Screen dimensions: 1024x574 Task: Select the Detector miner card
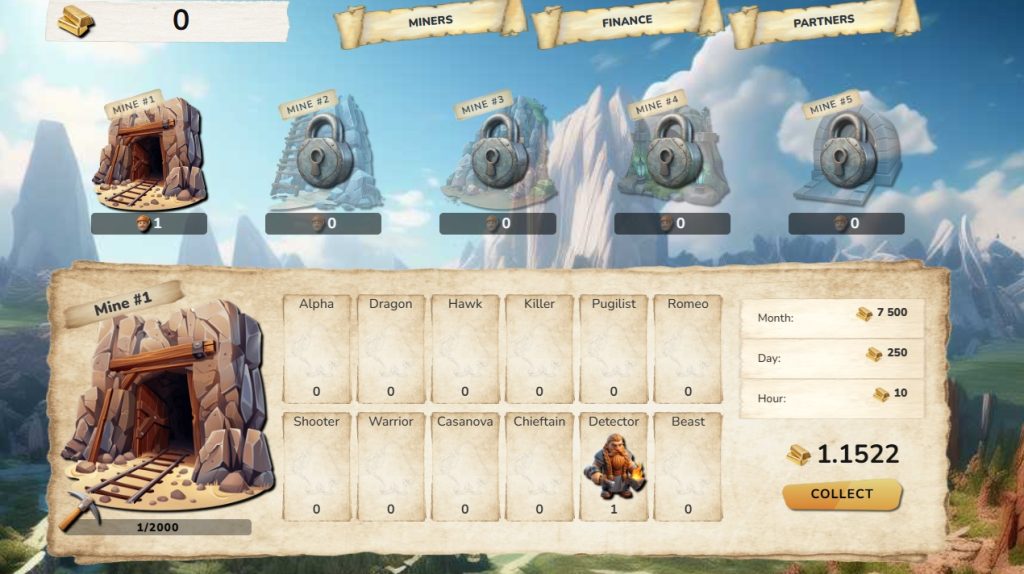tap(613, 466)
